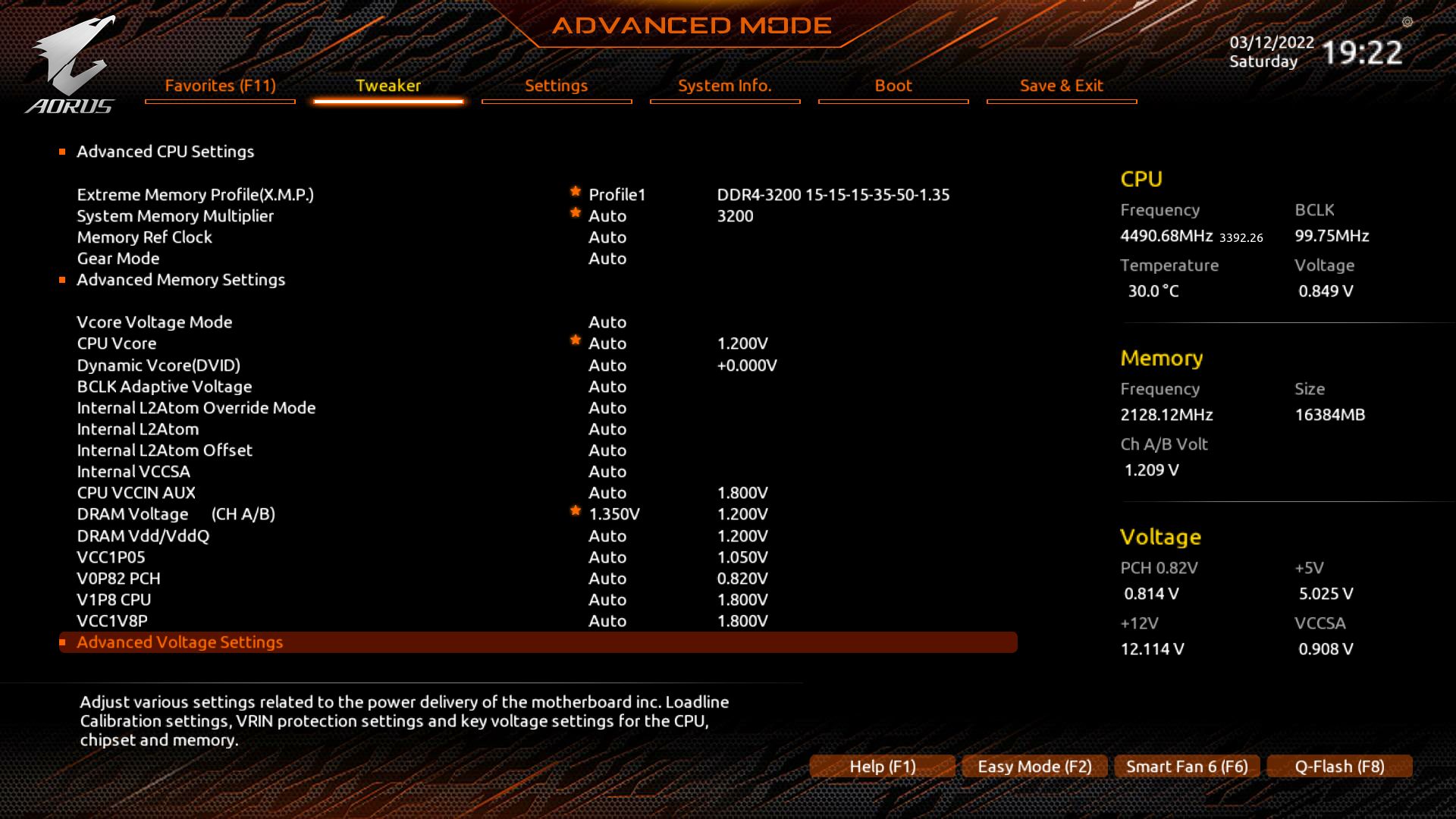Toggle the favorite star on DRAM Voltage
The width and height of the screenshot is (1456, 819).
(x=576, y=509)
